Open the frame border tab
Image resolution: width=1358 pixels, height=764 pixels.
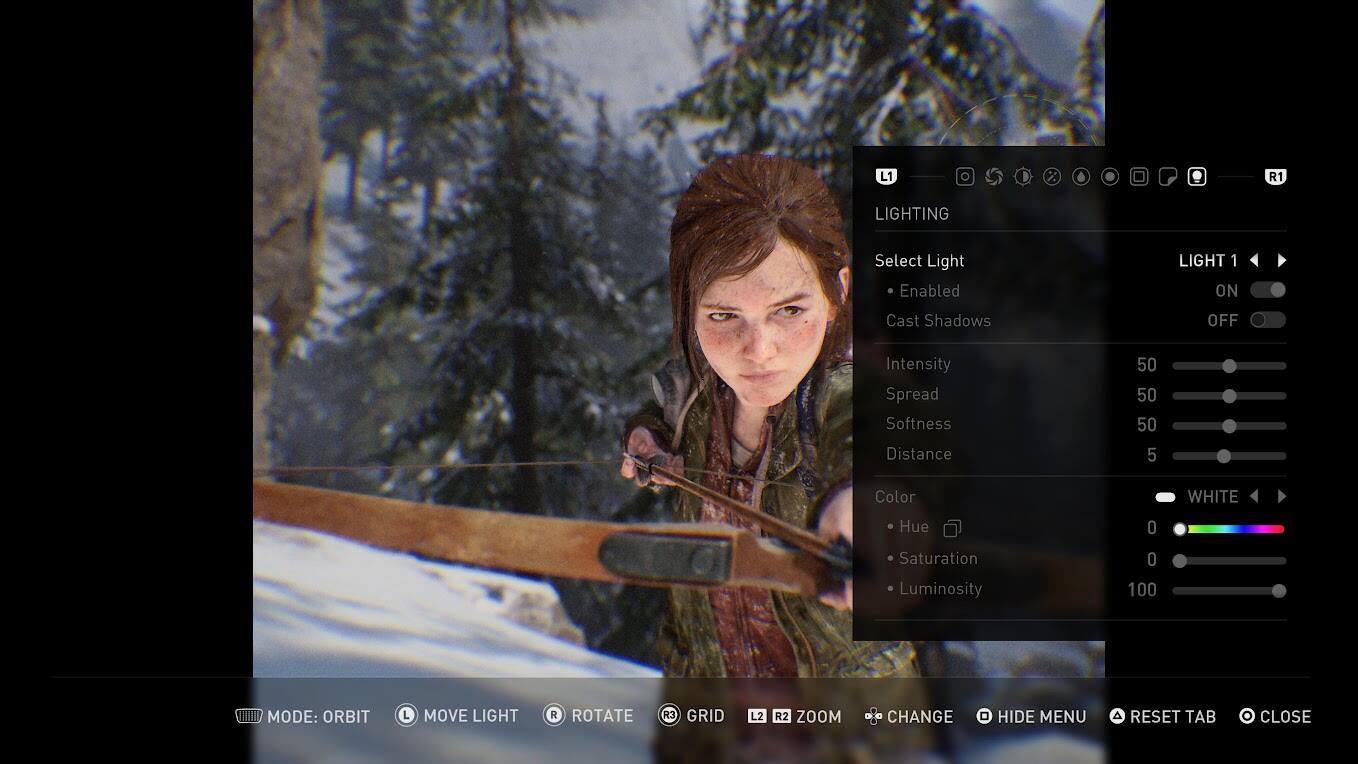[1139, 176]
